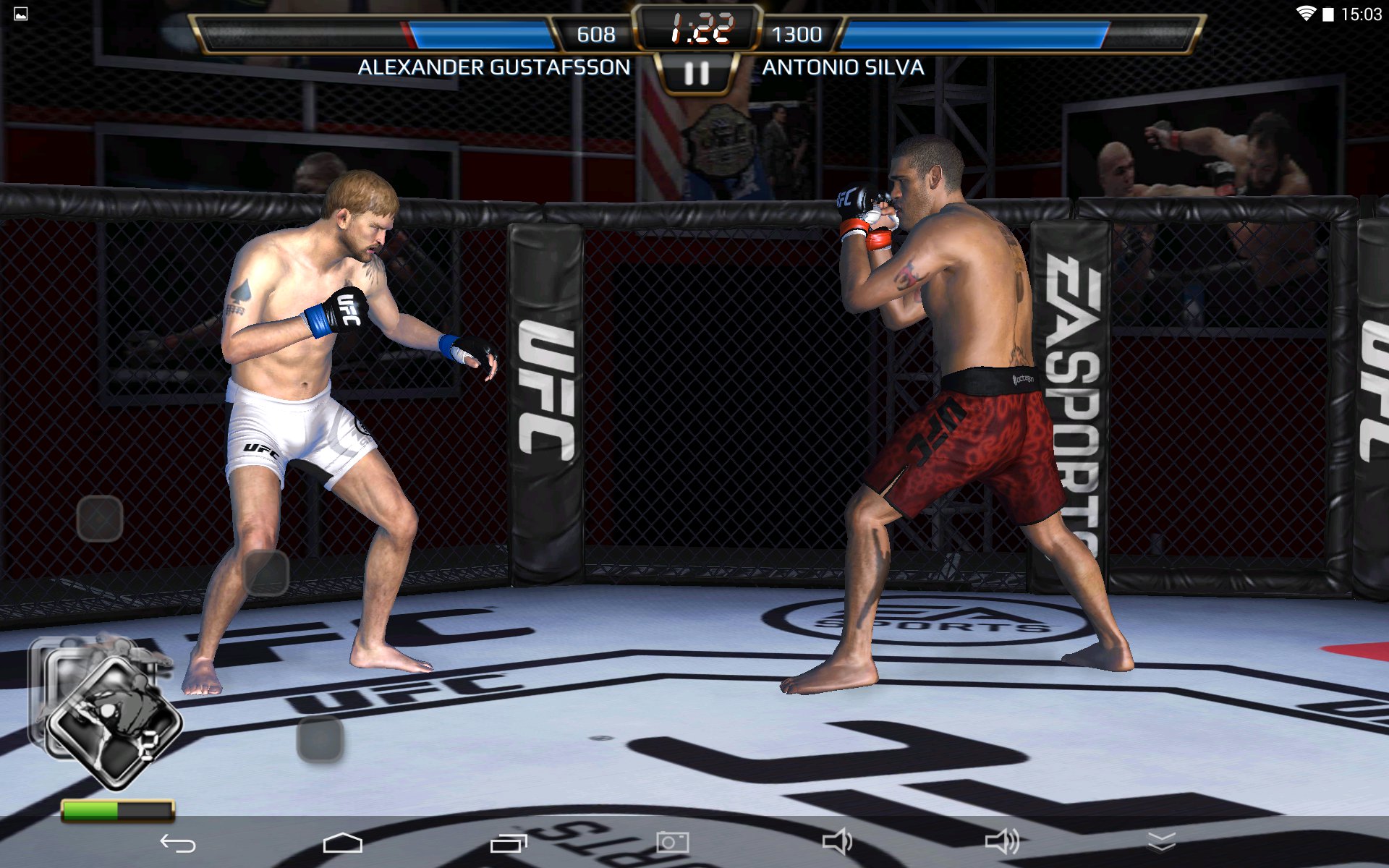Raise the volume with the loud speaker icon
The width and height of the screenshot is (1389, 868).
[x=1002, y=841]
